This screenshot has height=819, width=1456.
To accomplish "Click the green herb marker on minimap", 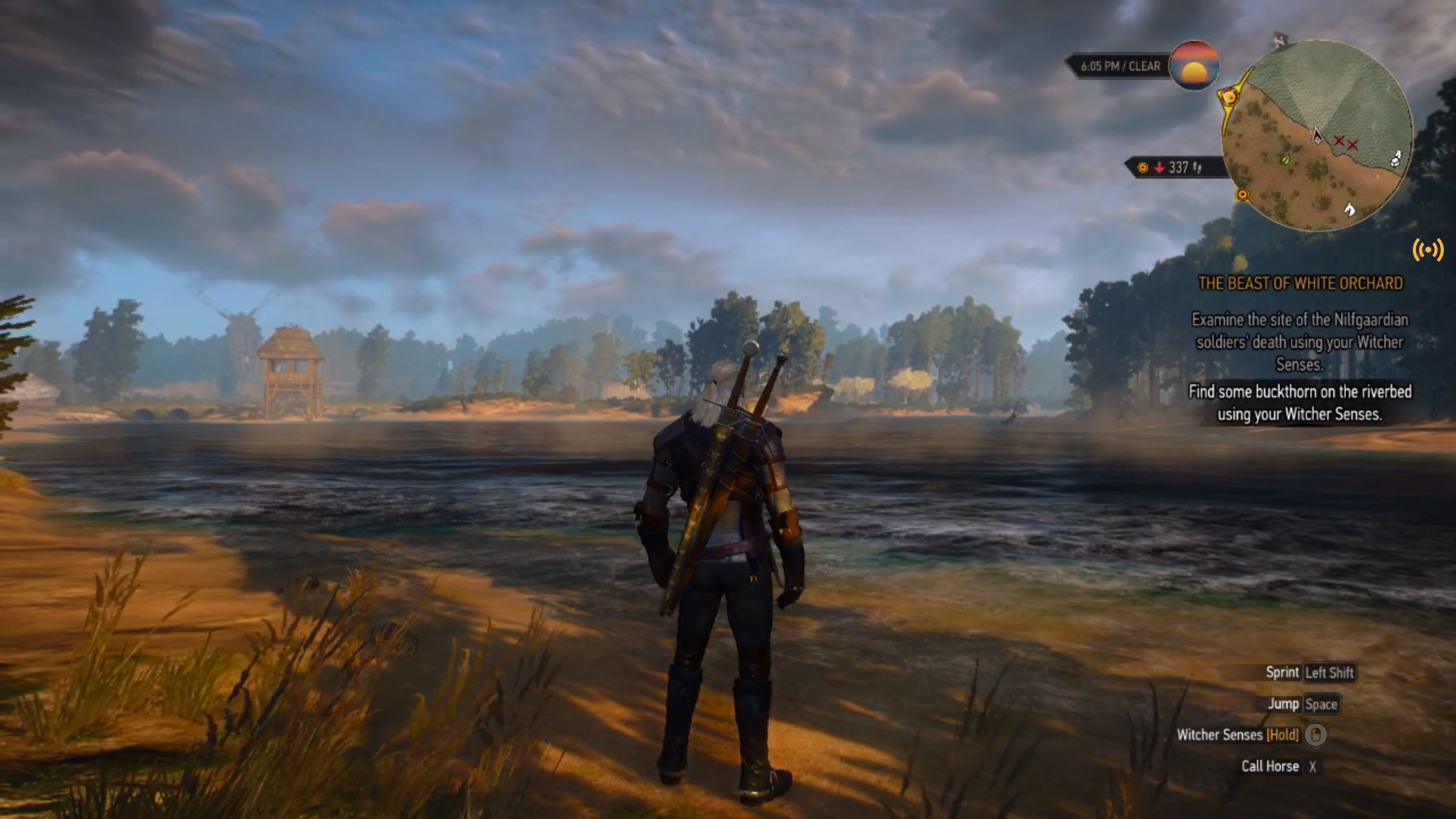I will pyautogui.click(x=1285, y=159).
